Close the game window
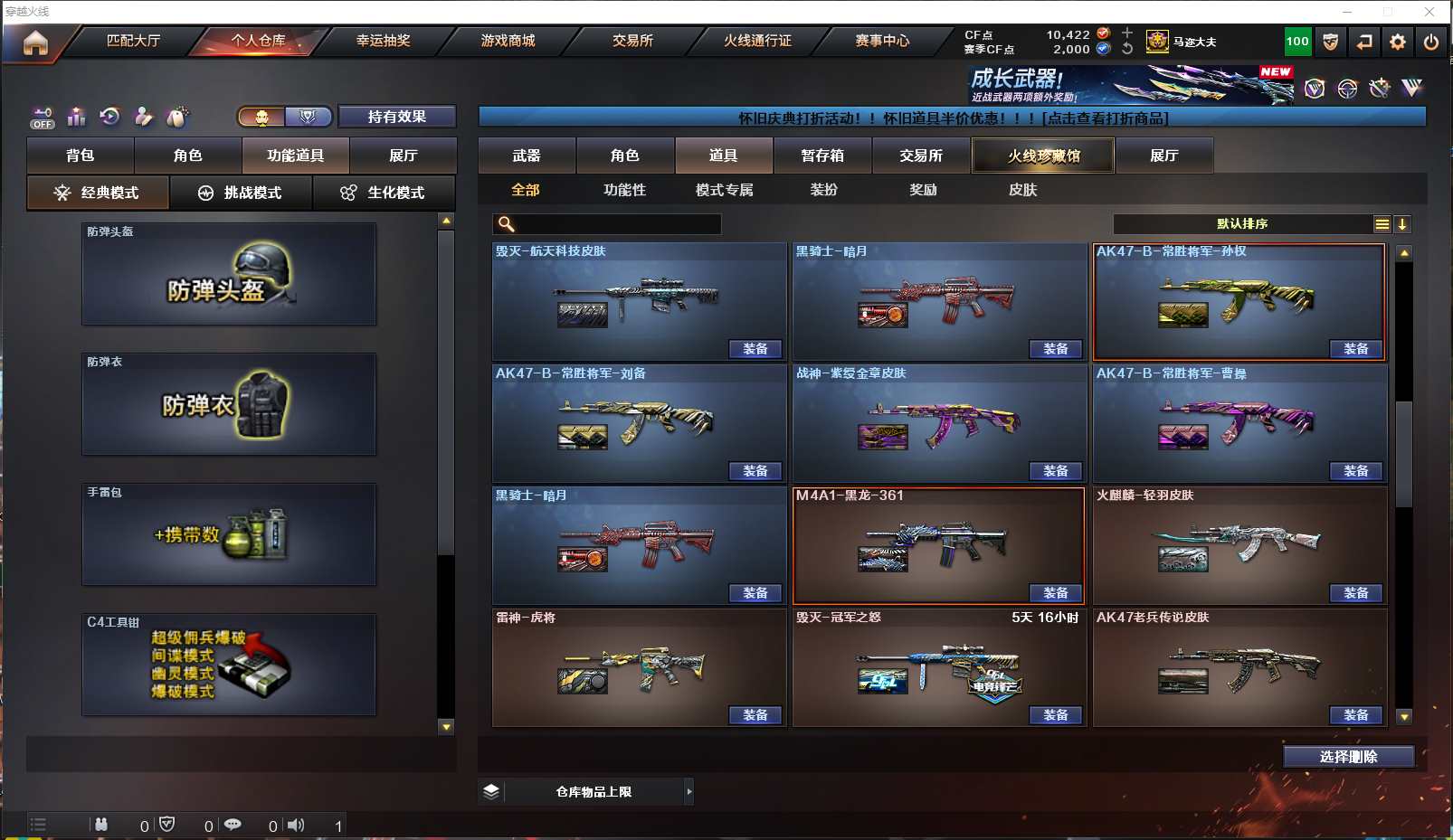1453x840 pixels. pyautogui.click(x=1429, y=12)
